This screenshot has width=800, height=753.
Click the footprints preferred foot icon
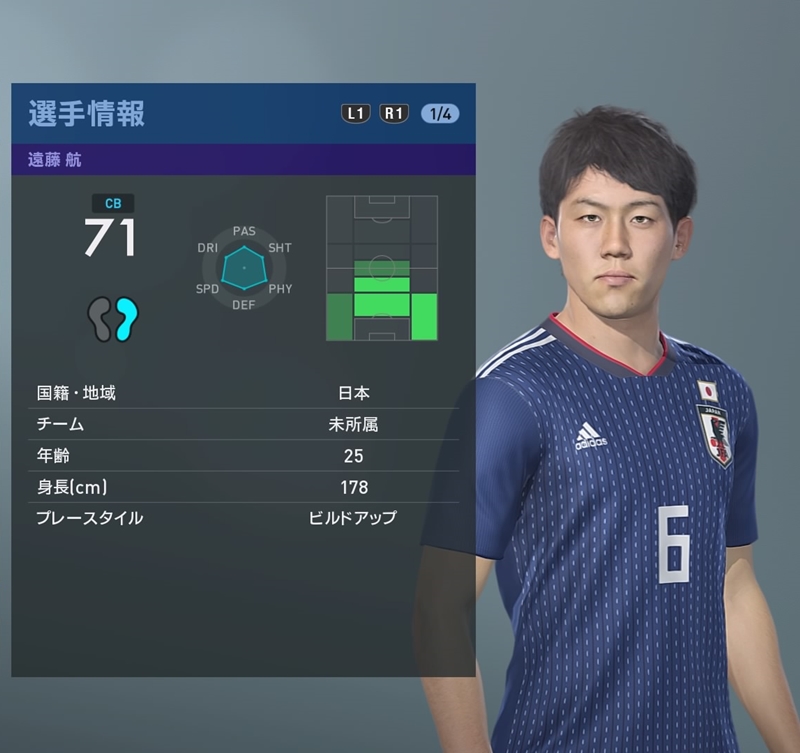tap(112, 319)
